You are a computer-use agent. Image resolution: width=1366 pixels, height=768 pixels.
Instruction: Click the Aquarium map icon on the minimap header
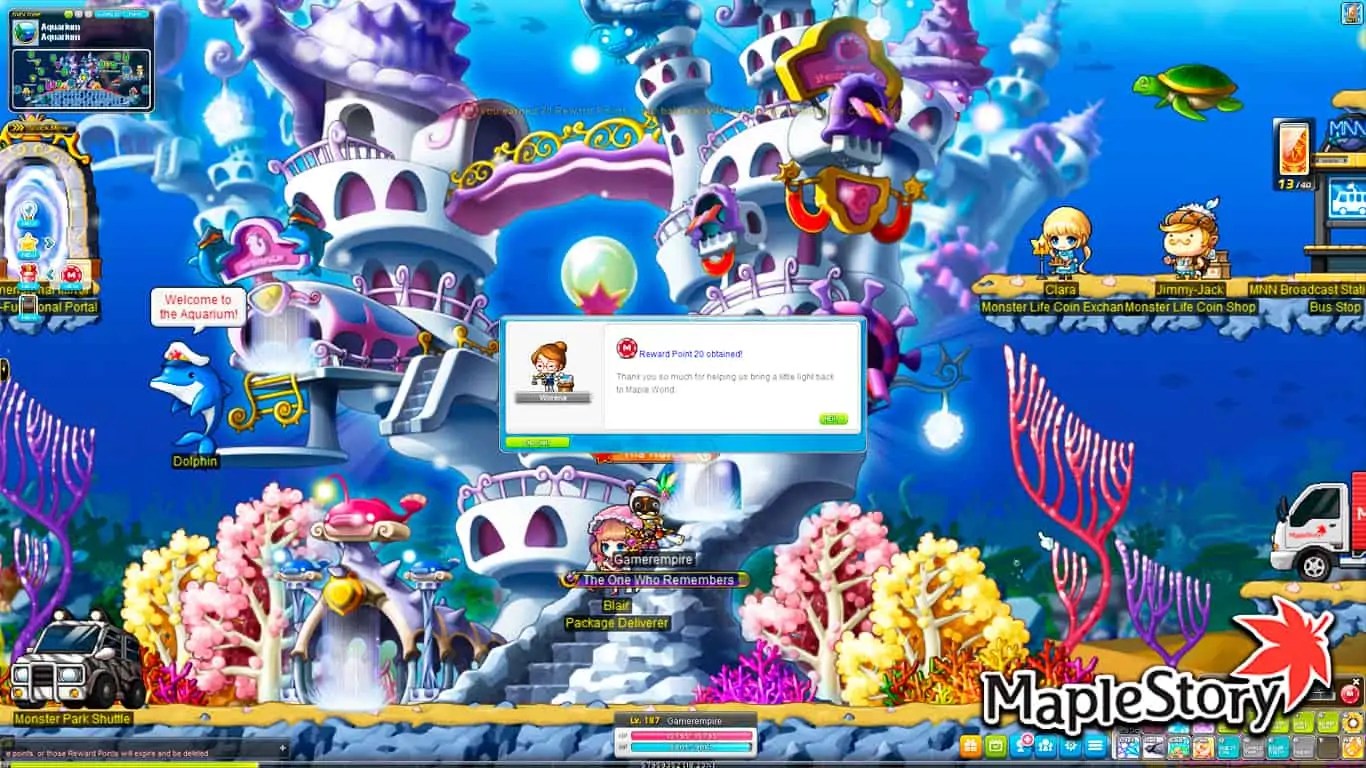pos(25,32)
